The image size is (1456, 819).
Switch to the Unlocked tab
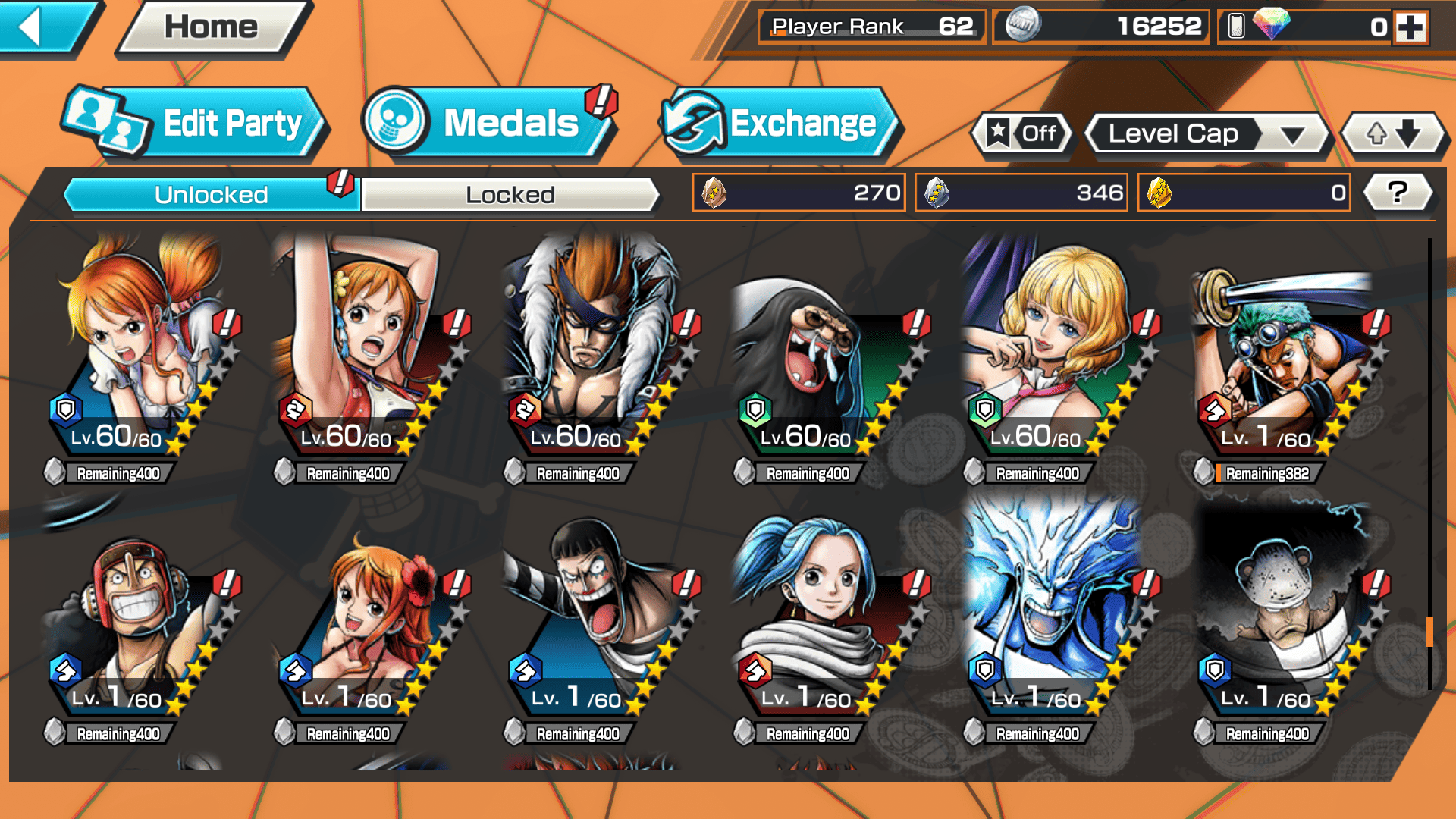tap(211, 195)
